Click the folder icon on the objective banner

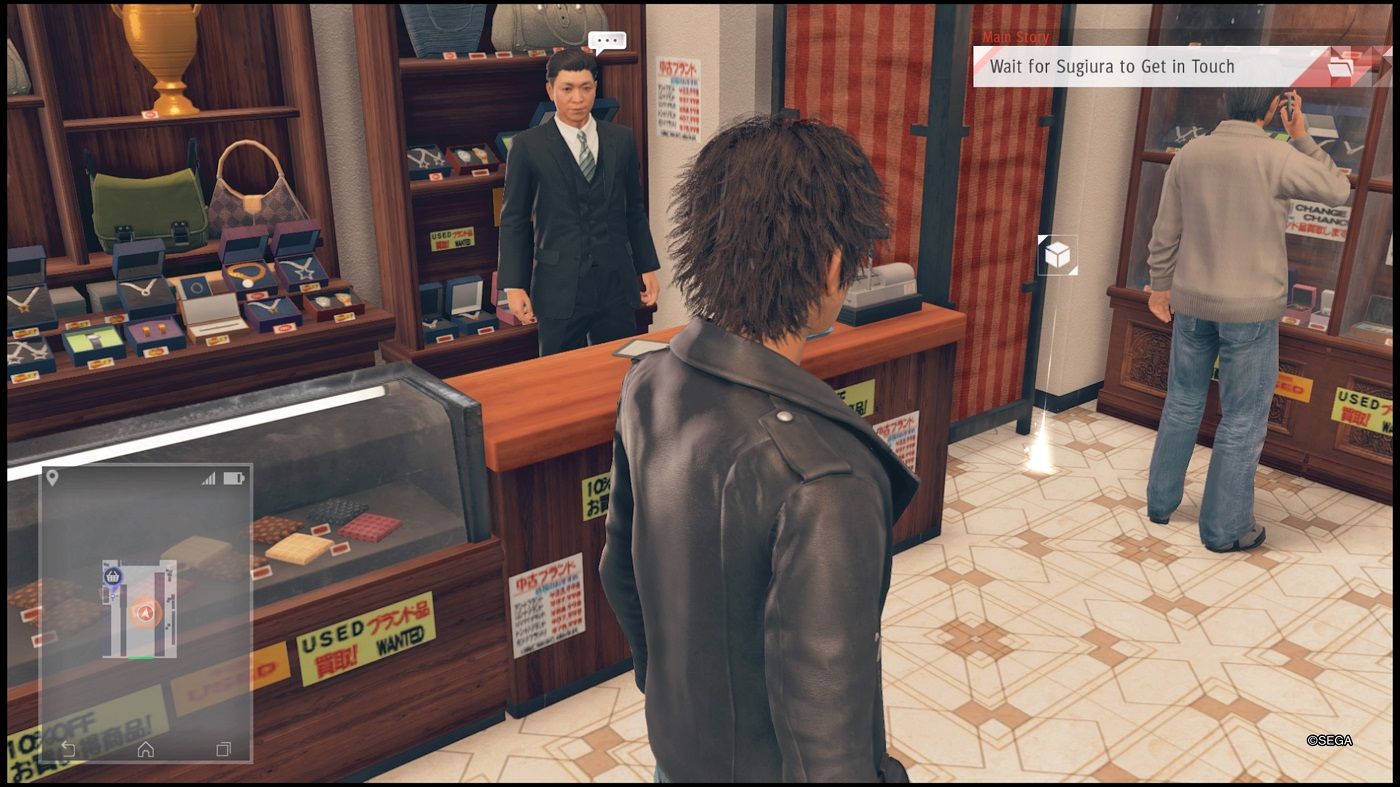[x=1340, y=67]
